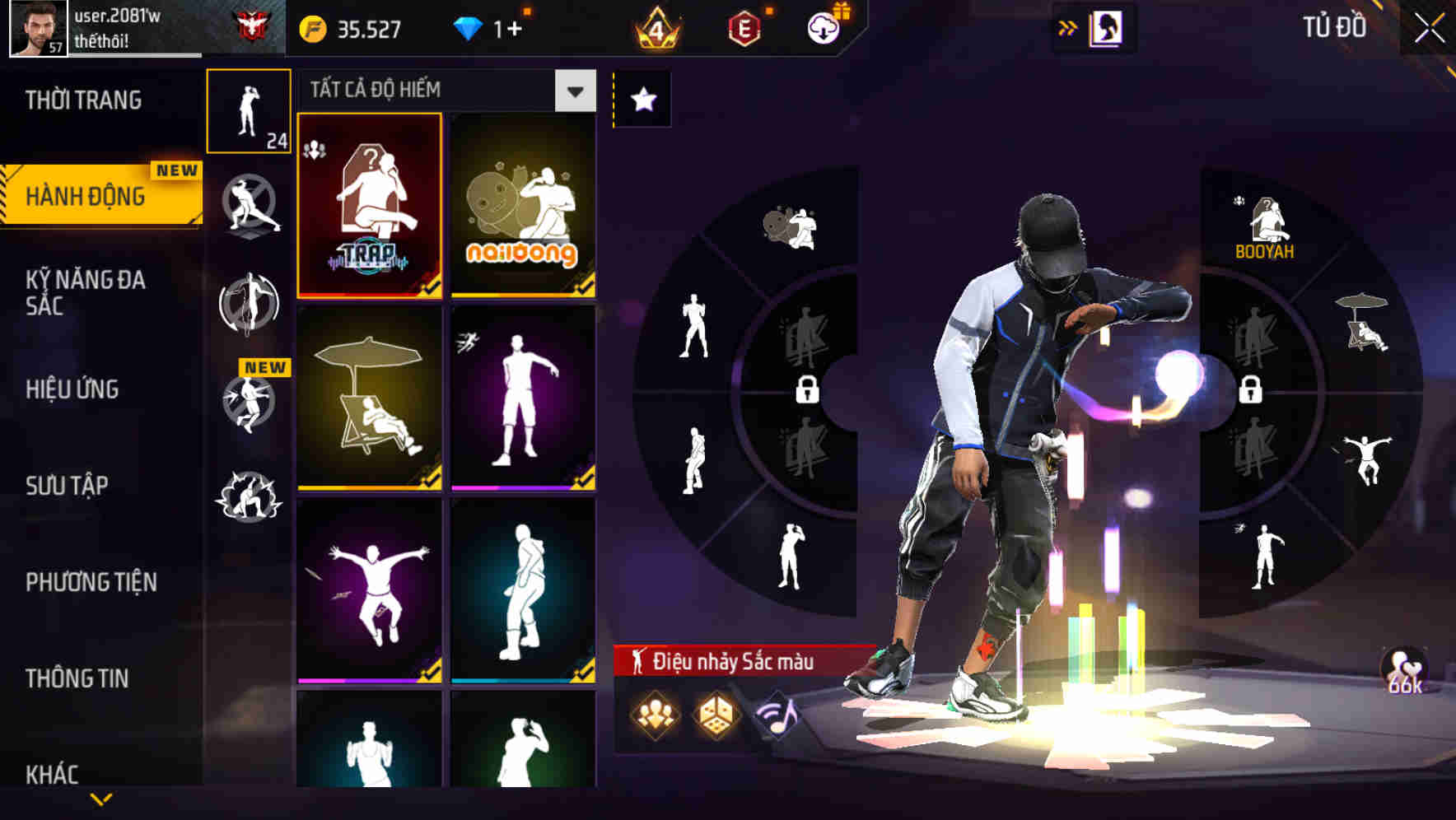
Task: Open the character wardrobe icon in top bar
Action: 1107,26
